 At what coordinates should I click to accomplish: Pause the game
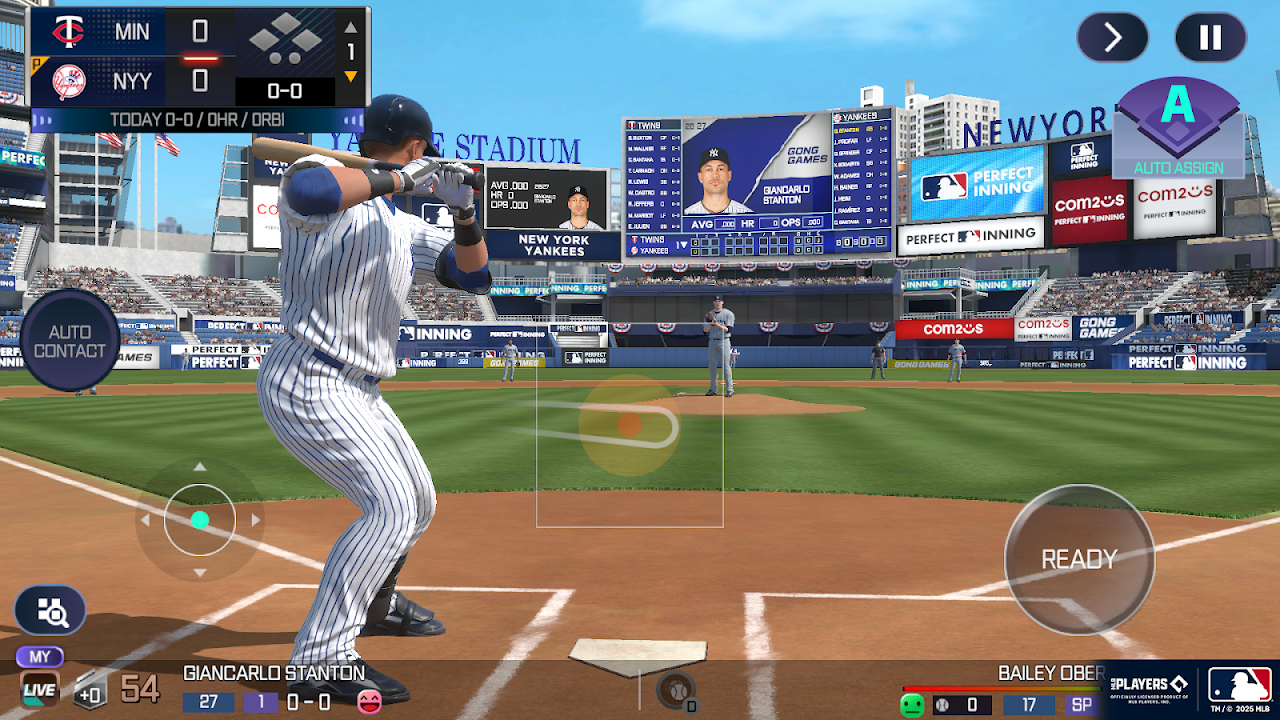(1210, 38)
